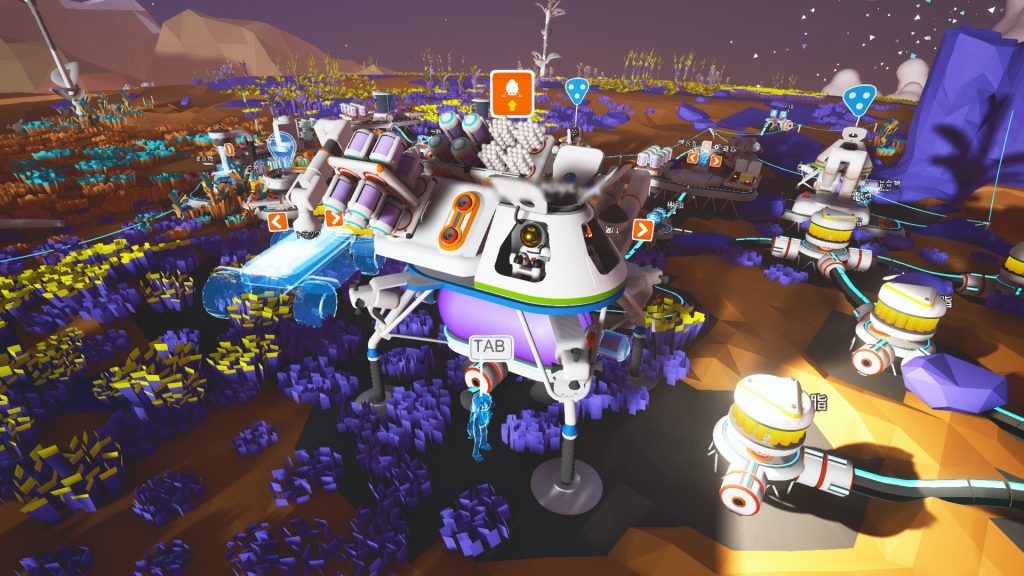Select the blue beacon marker beside the launch icon

[x=576, y=91]
